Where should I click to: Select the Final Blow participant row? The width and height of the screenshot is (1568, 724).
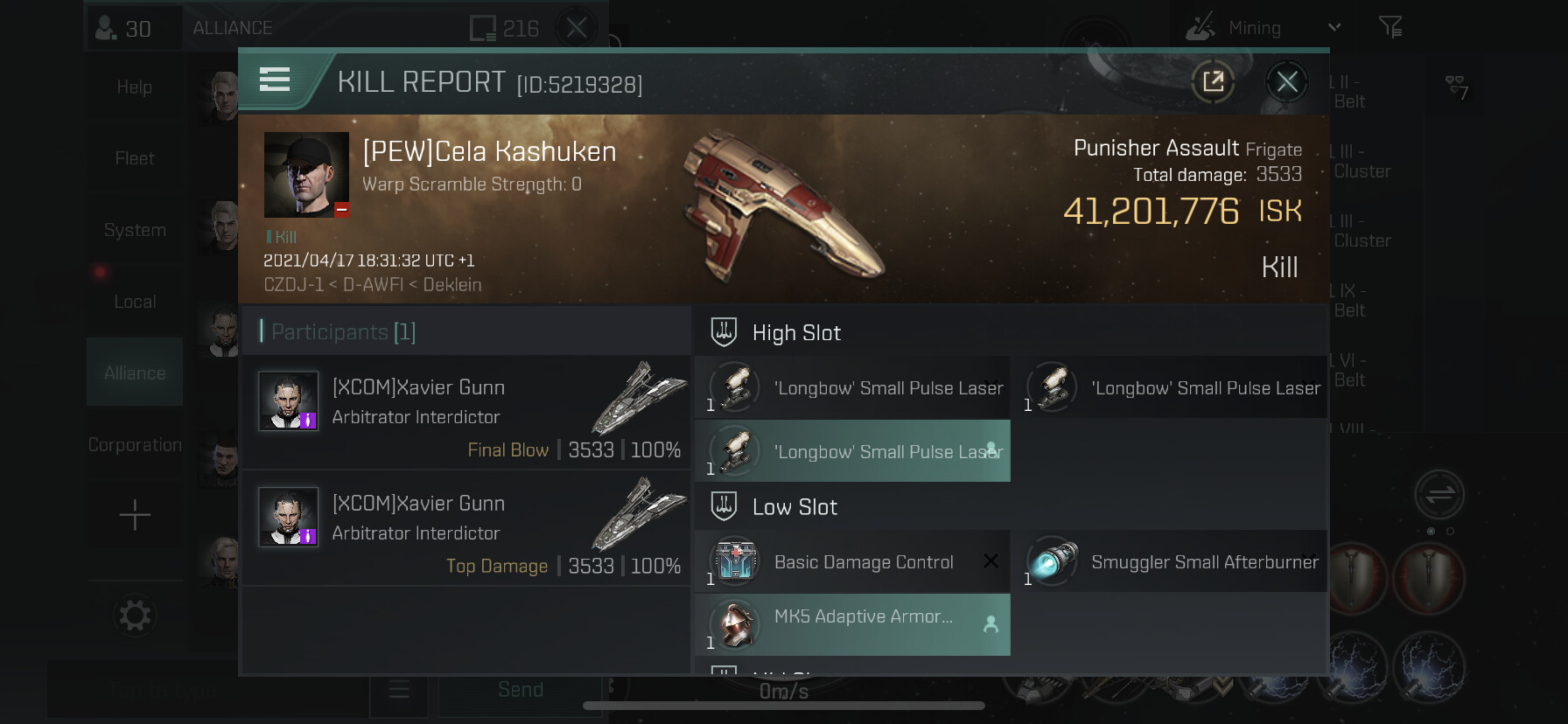coord(465,413)
